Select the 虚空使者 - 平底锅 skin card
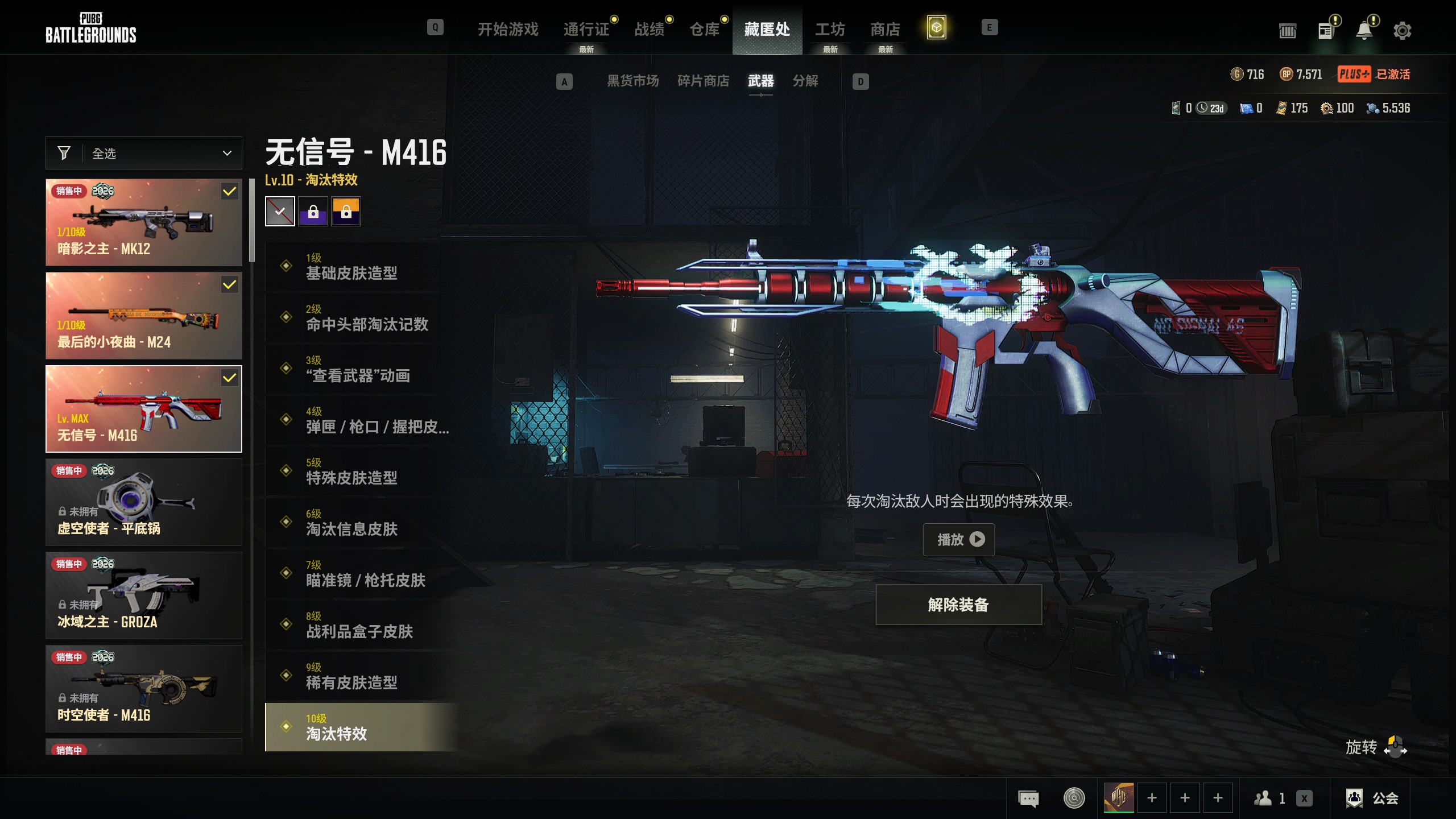1456x819 pixels. pos(144,502)
